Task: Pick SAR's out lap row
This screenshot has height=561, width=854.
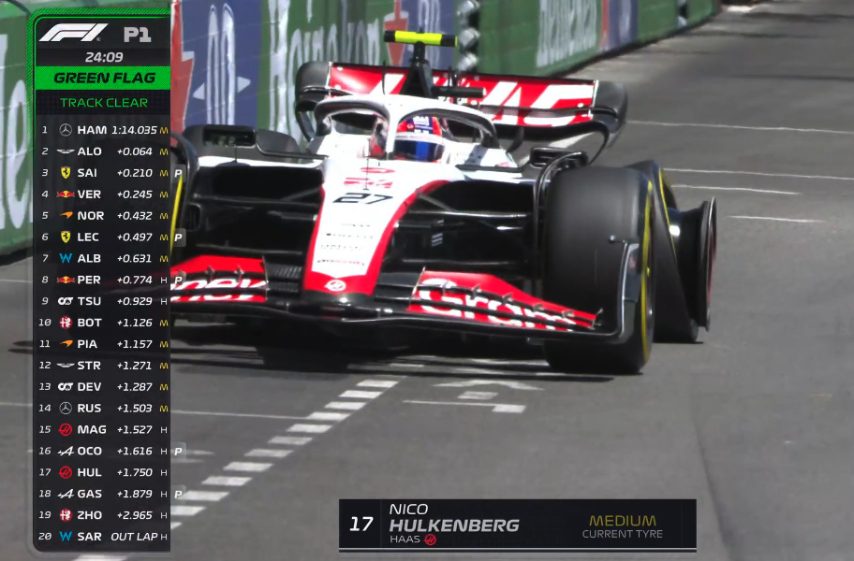Action: click(102, 536)
